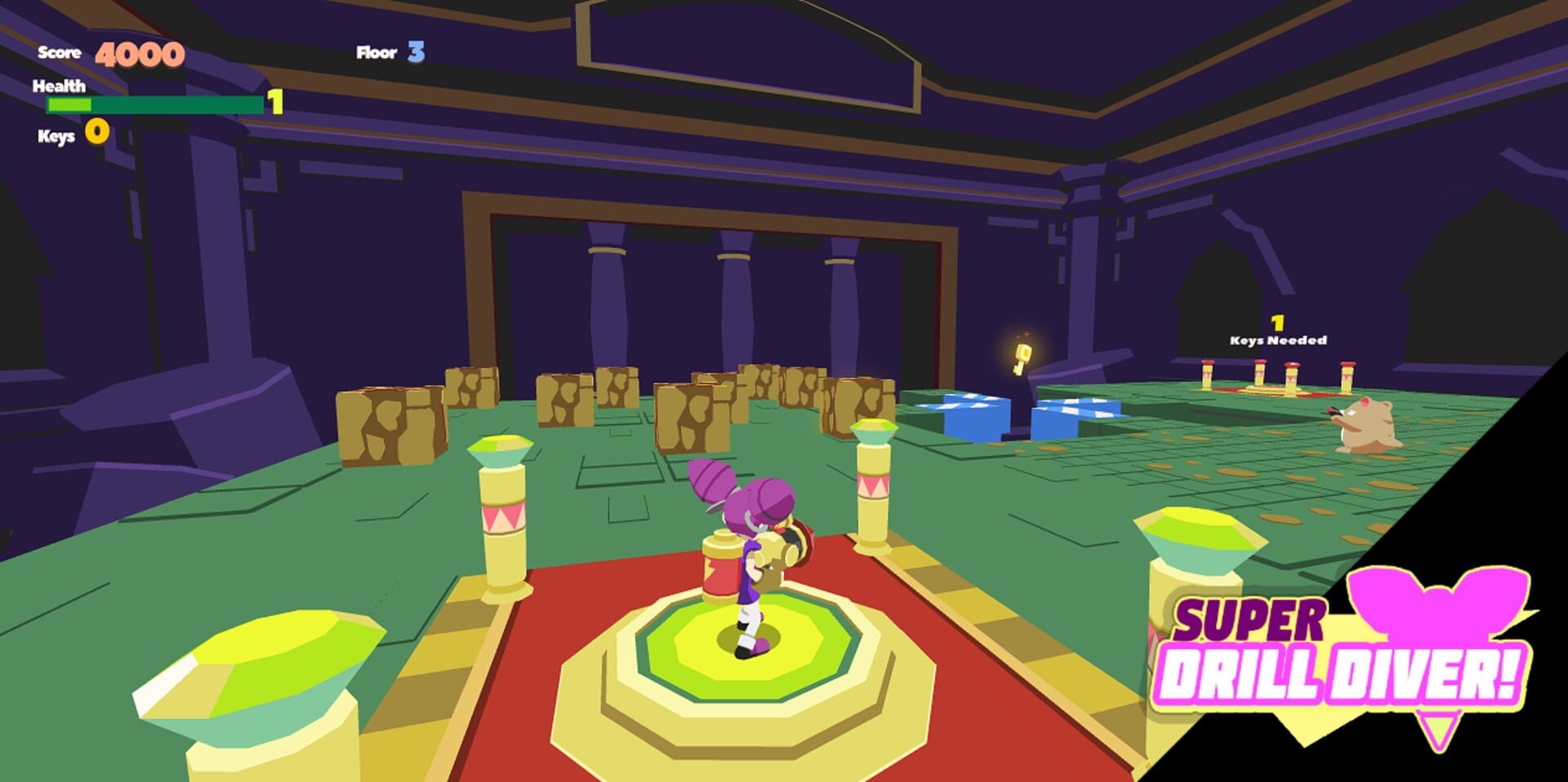
Task: Select the yellow Keys counter icon in the HUD
Action: tap(96, 132)
